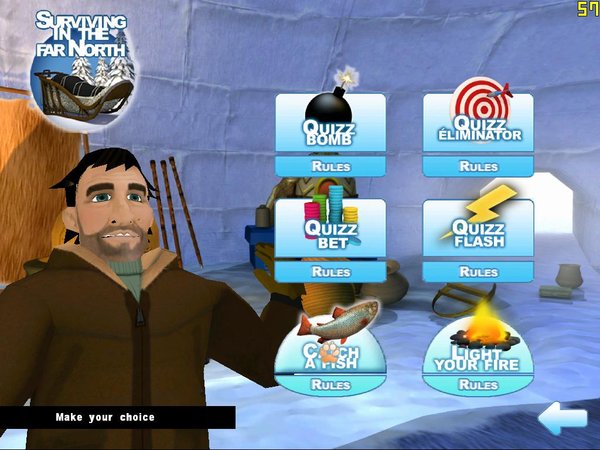Open the Rules for Quizz Bomb
Image resolution: width=600 pixels, height=450 pixels.
tap(330, 166)
